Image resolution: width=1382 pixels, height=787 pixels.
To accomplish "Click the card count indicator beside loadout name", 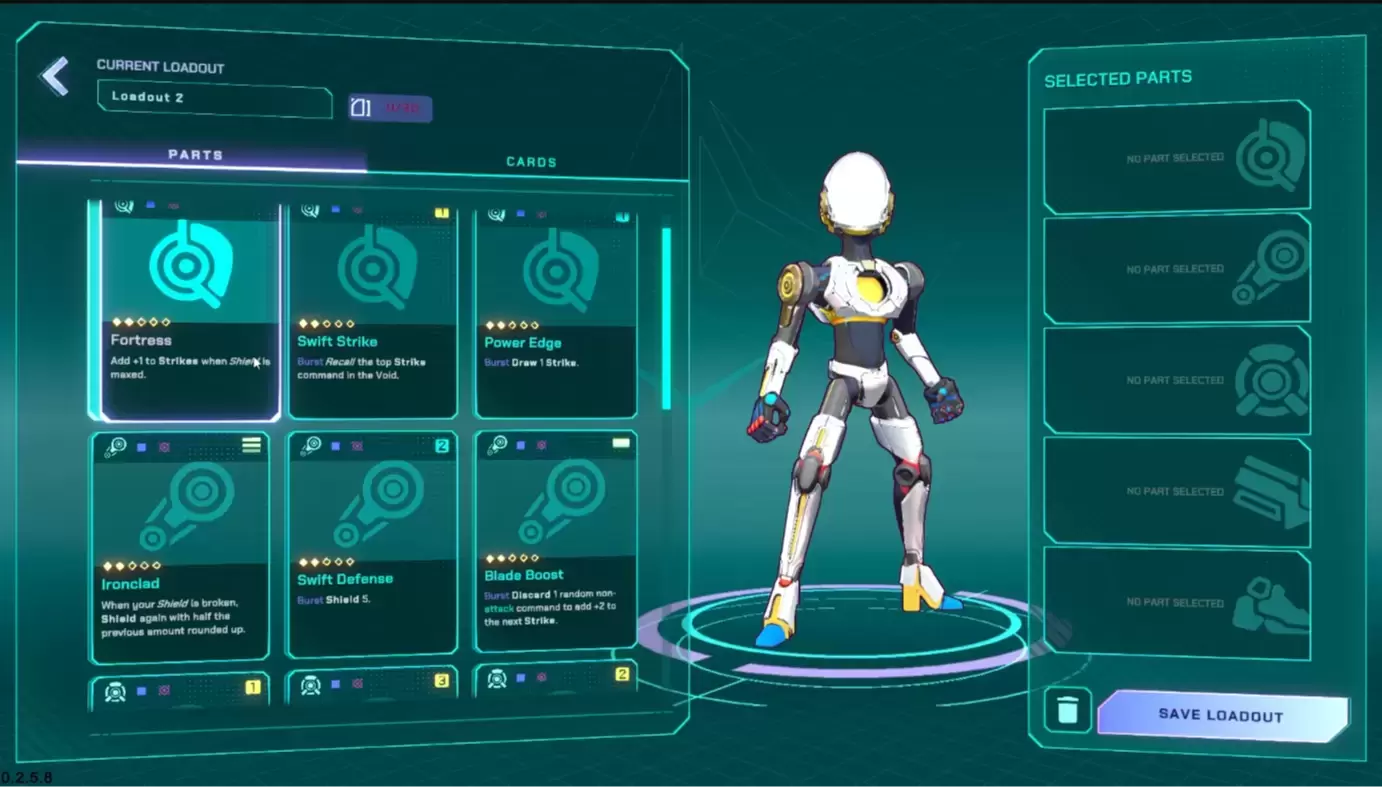I will tap(390, 108).
